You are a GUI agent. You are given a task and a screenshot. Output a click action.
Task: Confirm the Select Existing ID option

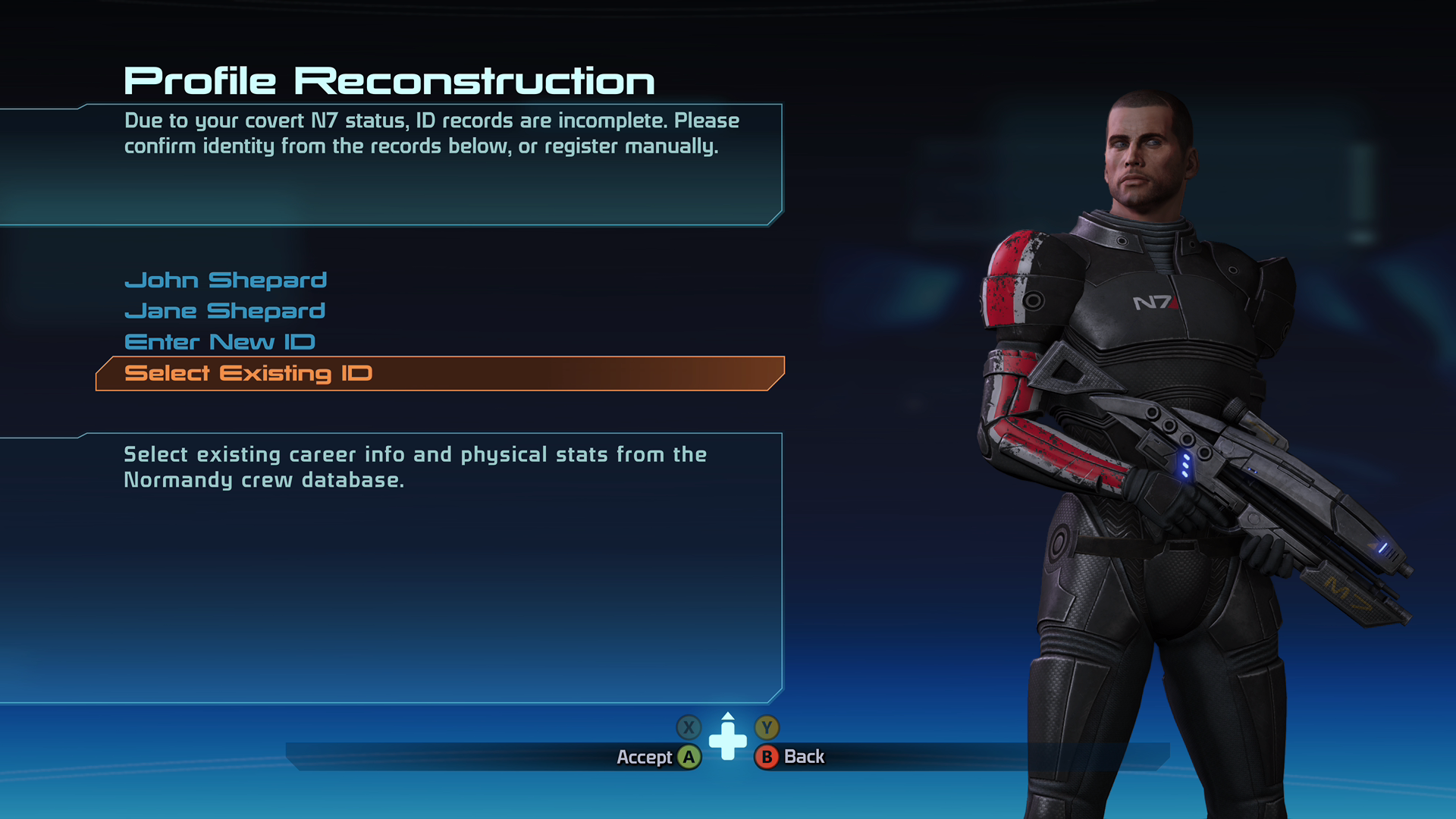point(249,373)
